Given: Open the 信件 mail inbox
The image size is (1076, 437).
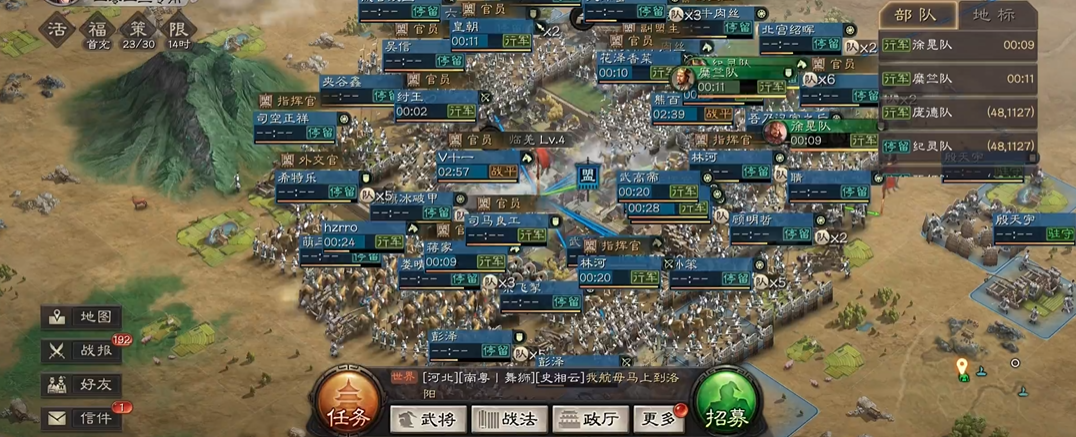Looking at the screenshot, I should click(x=84, y=418).
